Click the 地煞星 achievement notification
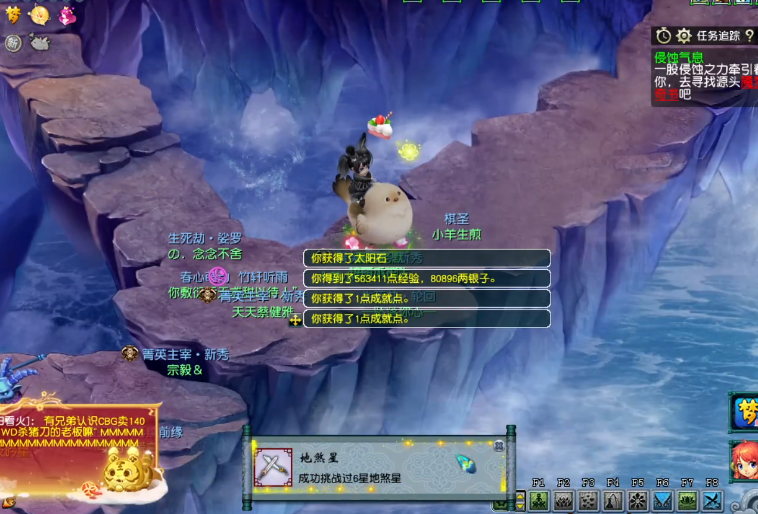Viewport: 758px width, 514px height. [378, 468]
